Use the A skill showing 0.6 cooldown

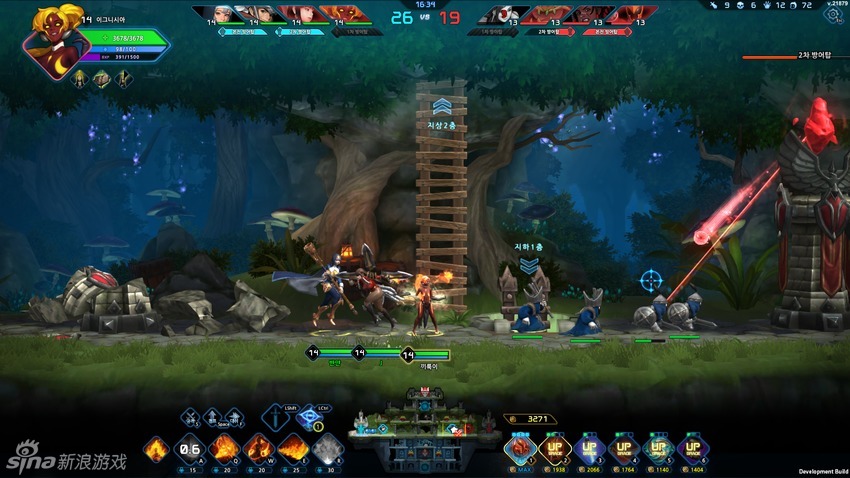tap(190, 449)
